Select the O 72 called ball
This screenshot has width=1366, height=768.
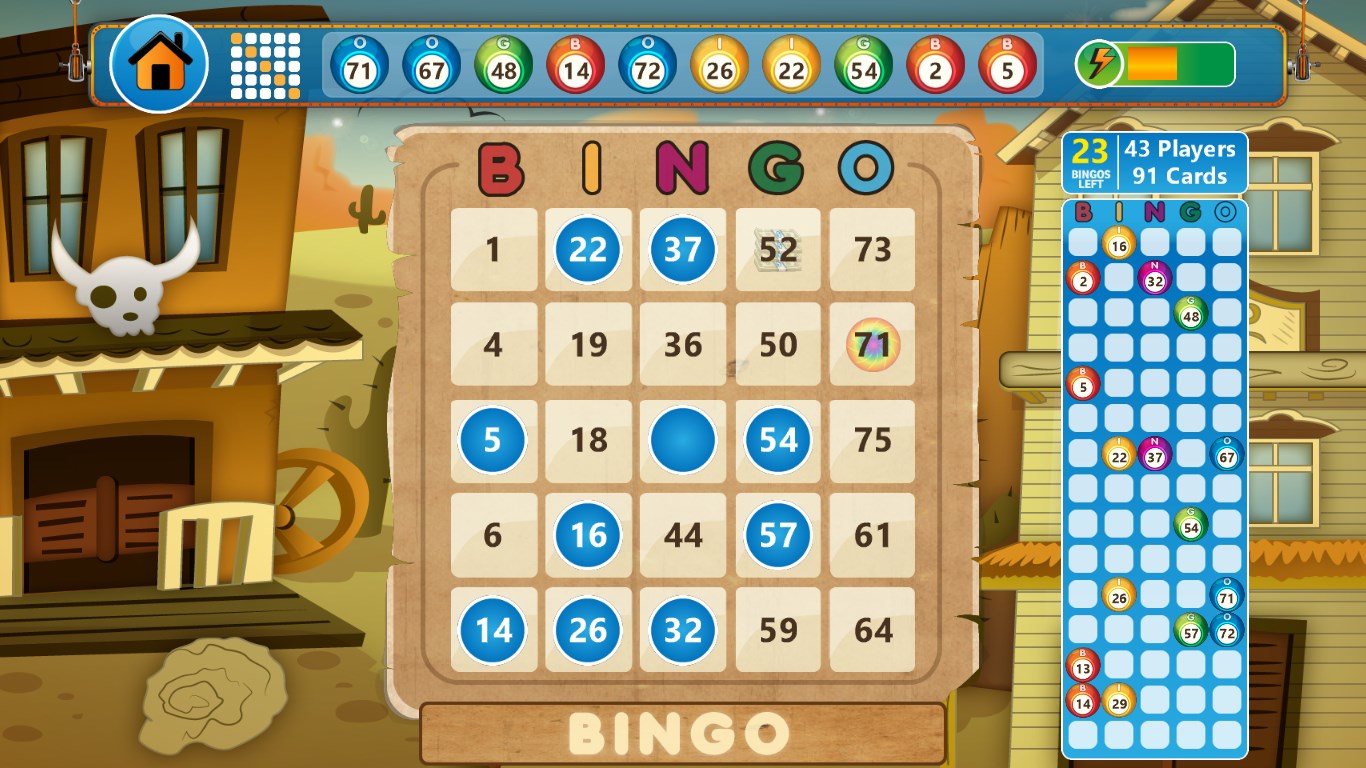pyautogui.click(x=647, y=64)
